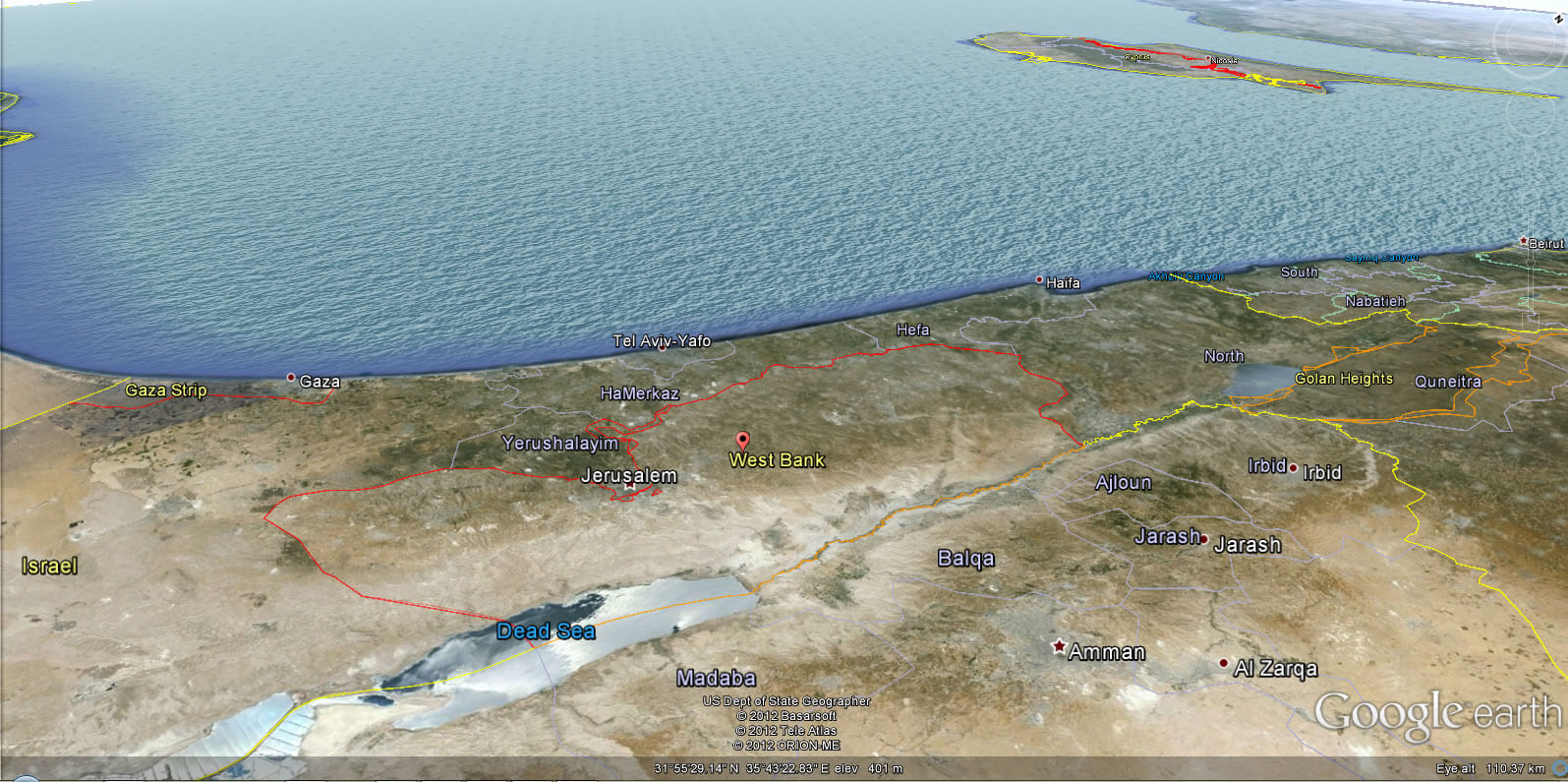Click the Jarash town dot marker
The width and height of the screenshot is (1568, 782).
tap(1202, 539)
